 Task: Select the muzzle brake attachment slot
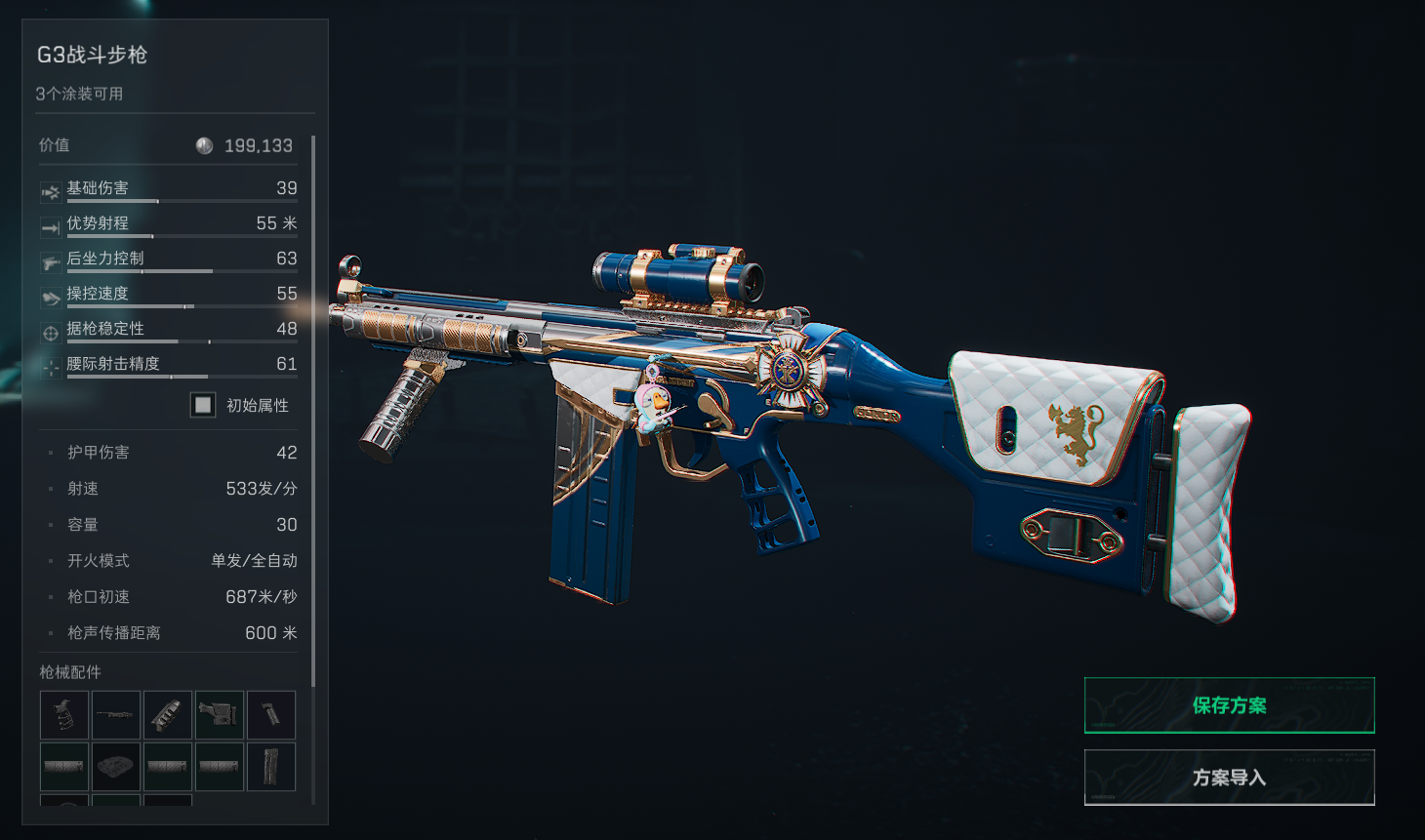[x=168, y=714]
